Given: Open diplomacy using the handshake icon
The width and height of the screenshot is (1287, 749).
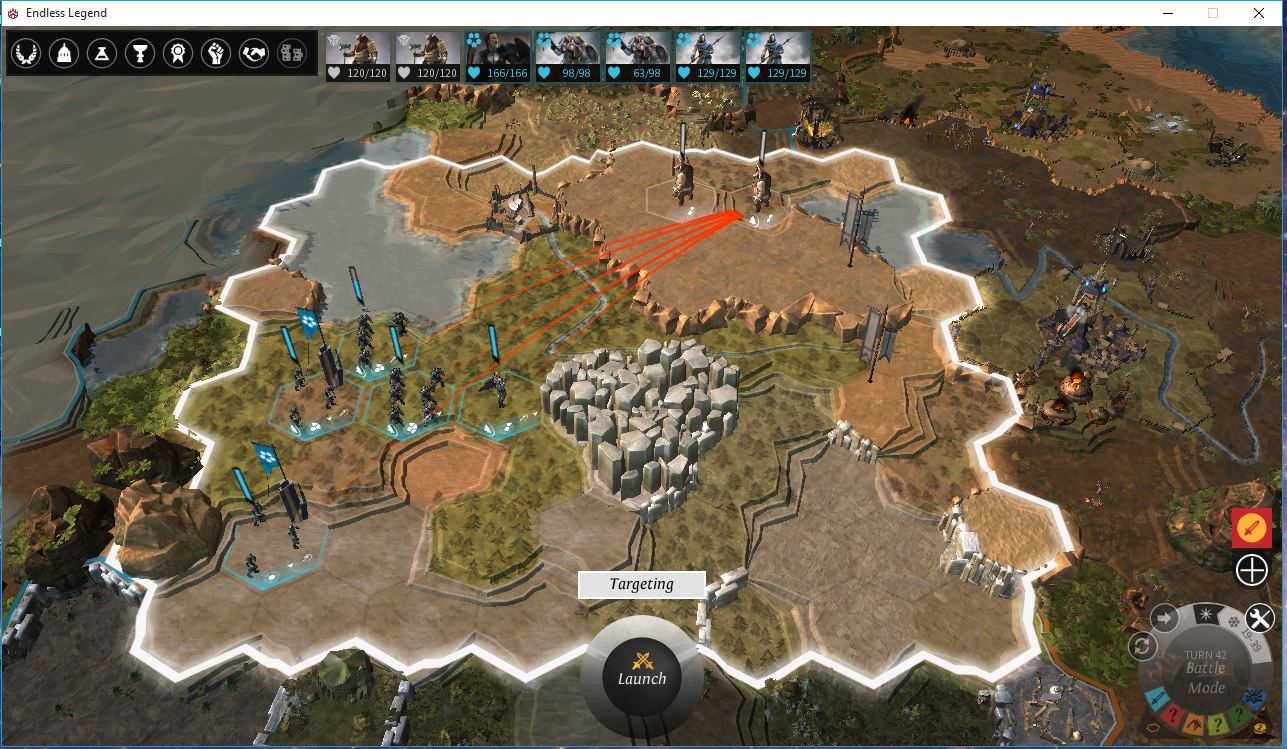Looking at the screenshot, I should [253, 54].
